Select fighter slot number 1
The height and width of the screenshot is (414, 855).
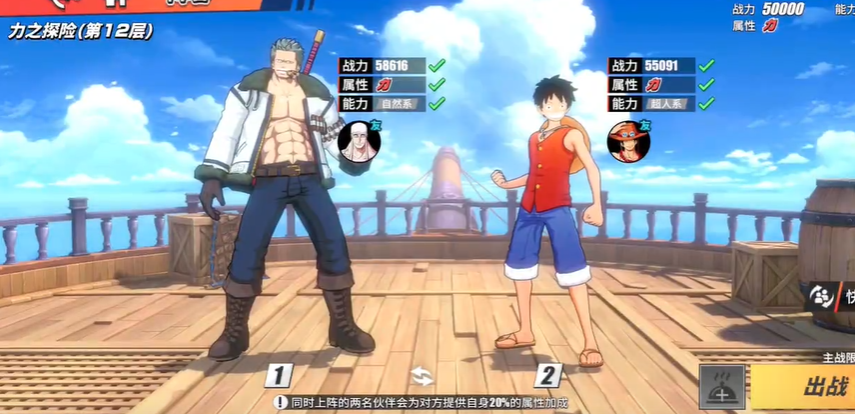click(279, 376)
